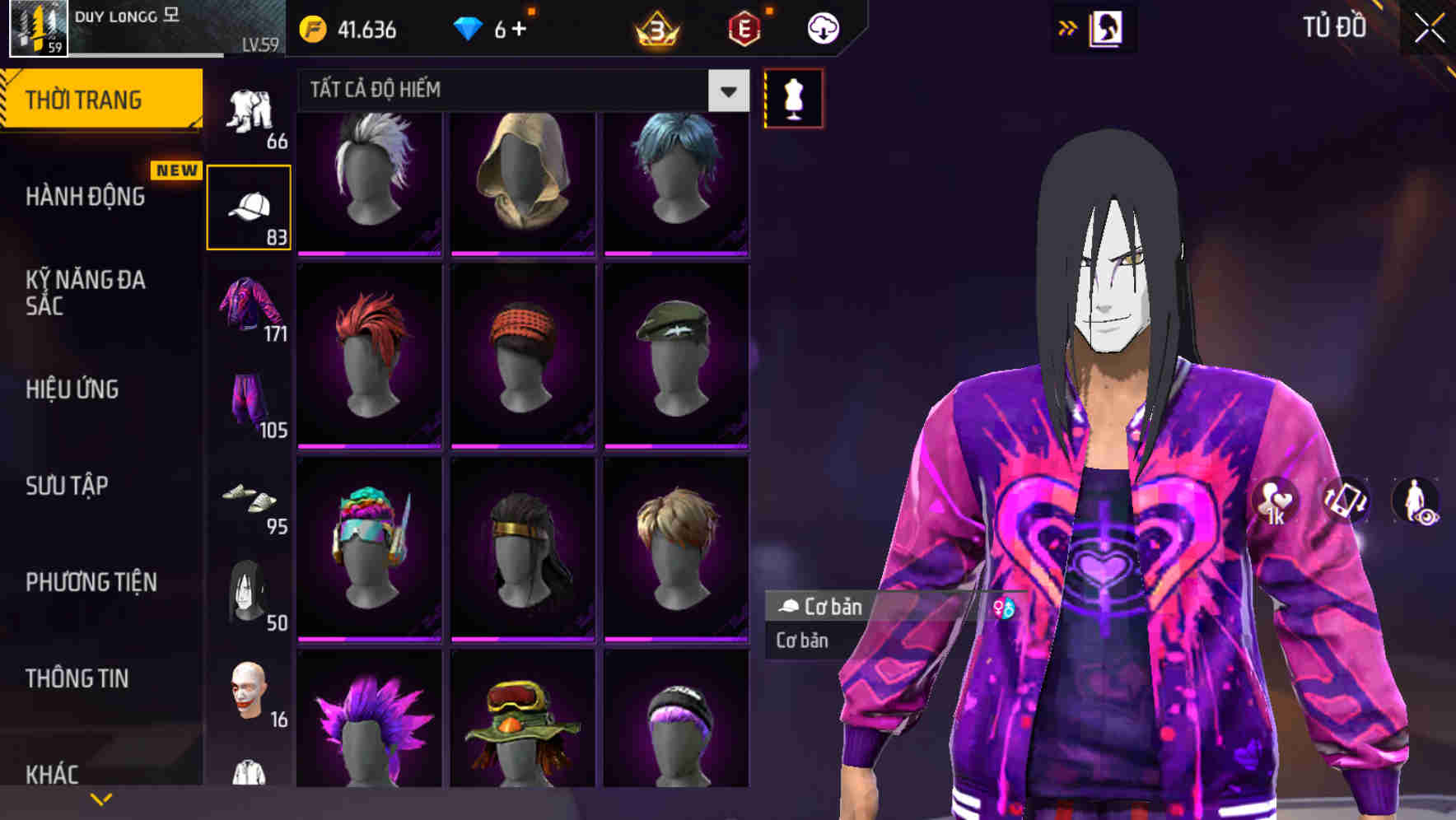Expand the double-arrow panel near avatar card

[1067, 27]
